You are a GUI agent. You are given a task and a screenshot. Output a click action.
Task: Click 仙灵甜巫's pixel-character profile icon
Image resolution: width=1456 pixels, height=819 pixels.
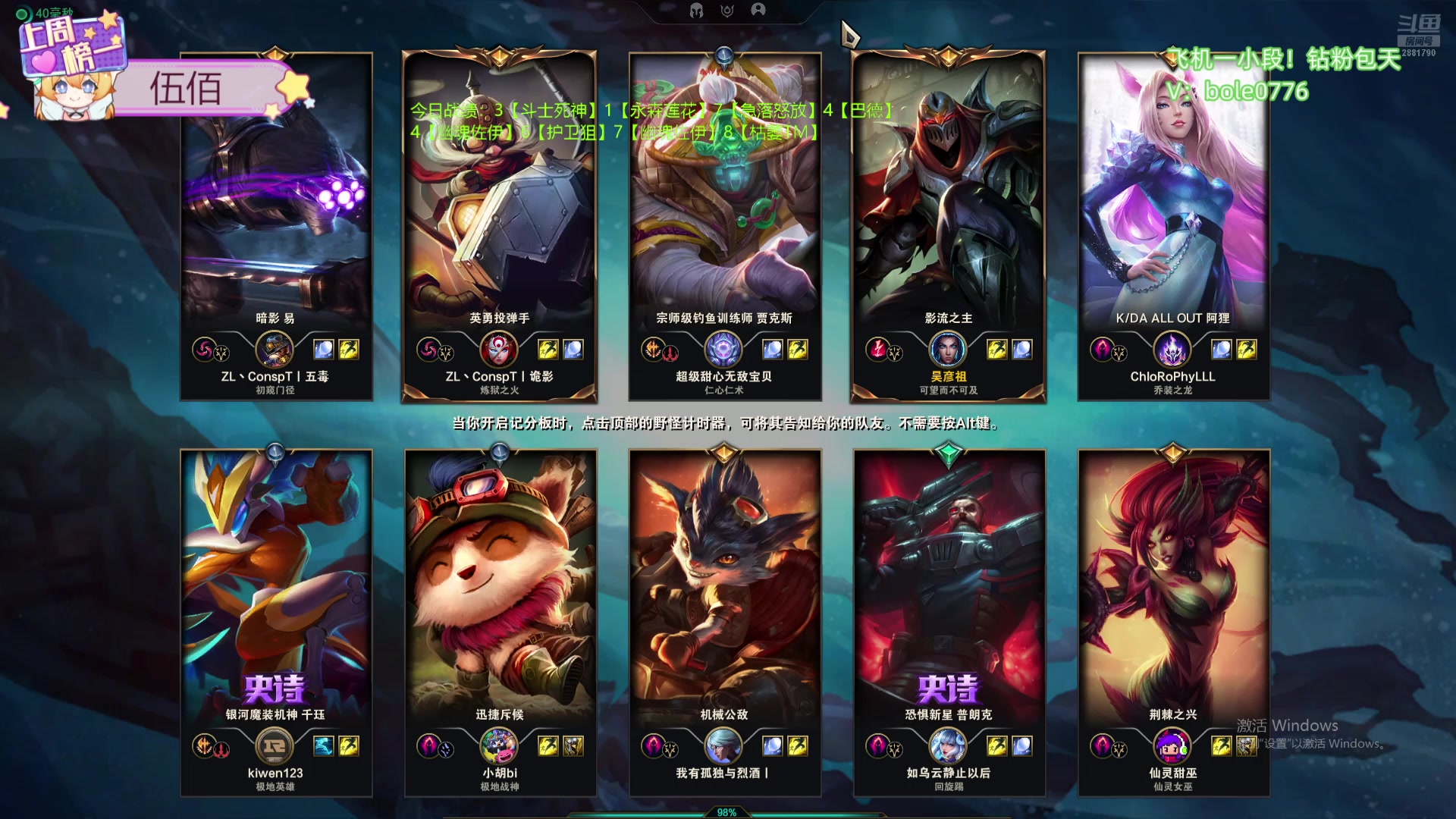click(x=1172, y=746)
